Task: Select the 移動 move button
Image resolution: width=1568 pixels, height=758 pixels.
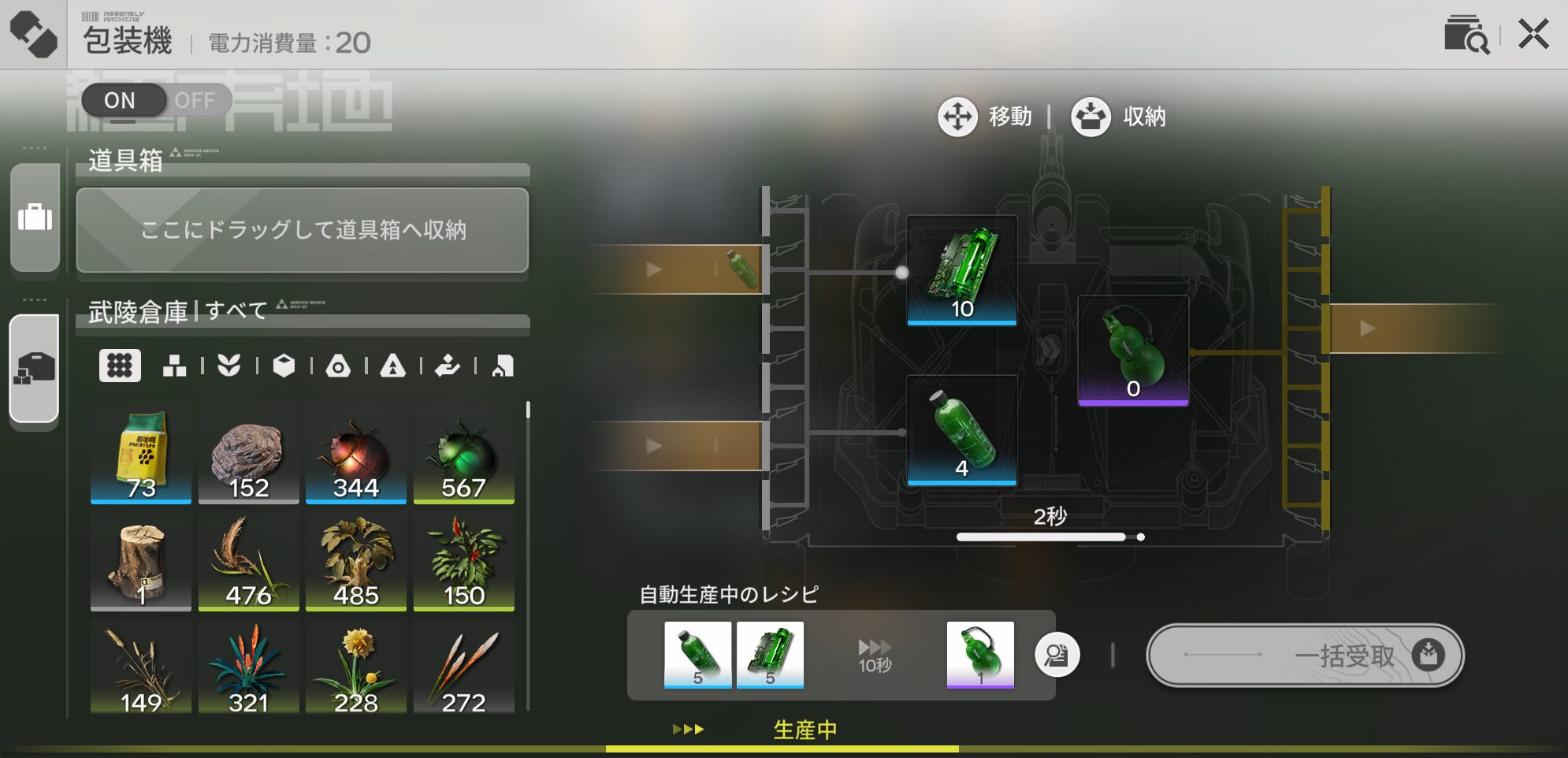Action: coord(985,117)
